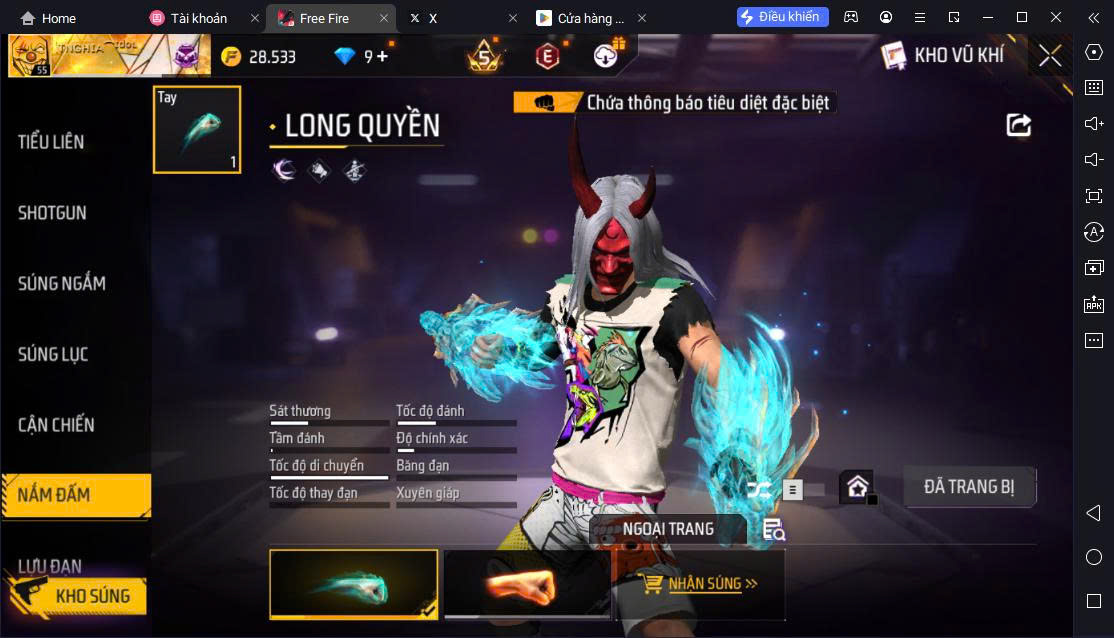The width and height of the screenshot is (1114, 638).
Task: Share the Long Quyền skin
Action: (x=1018, y=125)
